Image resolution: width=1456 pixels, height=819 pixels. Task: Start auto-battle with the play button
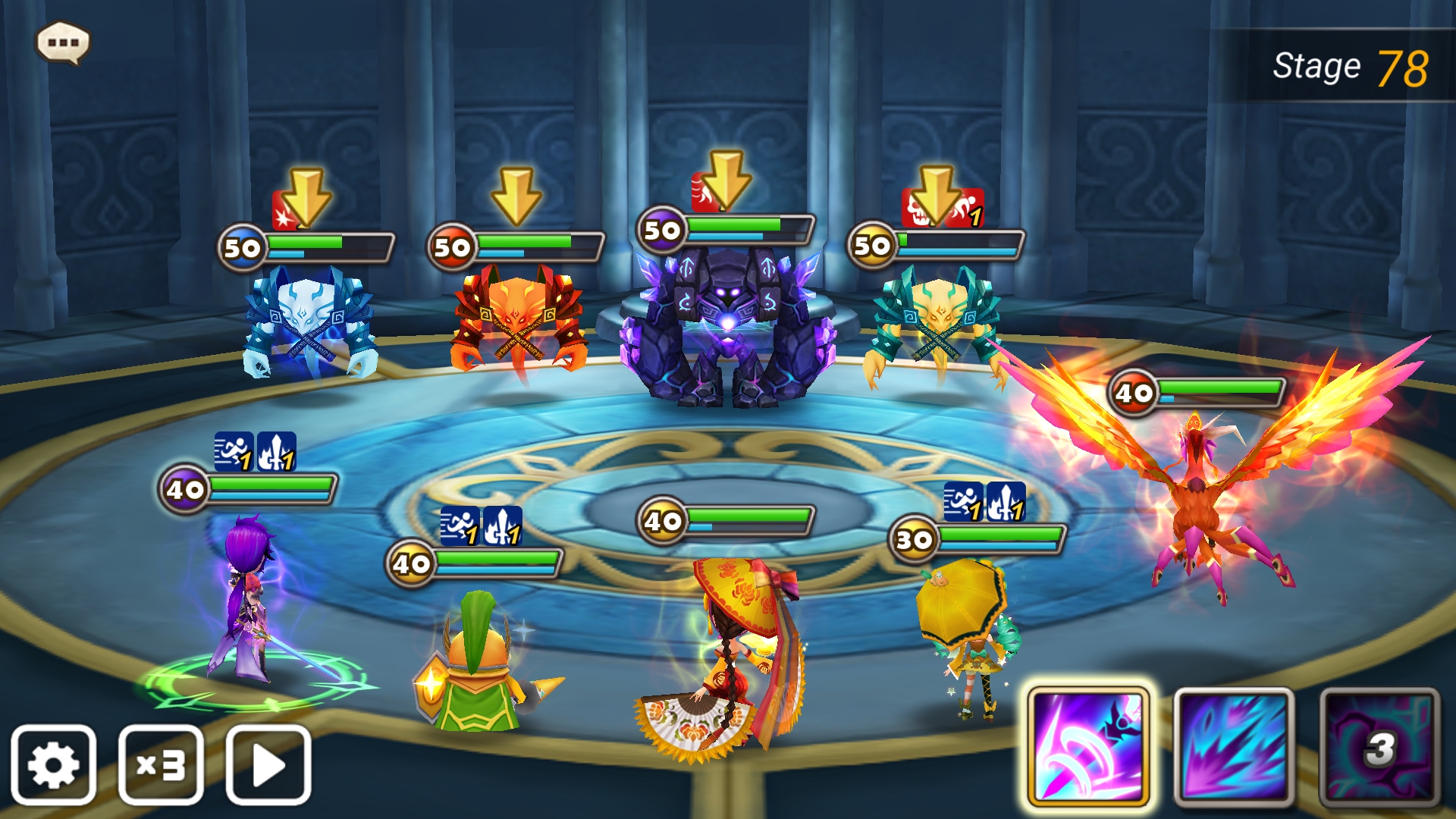[x=268, y=764]
